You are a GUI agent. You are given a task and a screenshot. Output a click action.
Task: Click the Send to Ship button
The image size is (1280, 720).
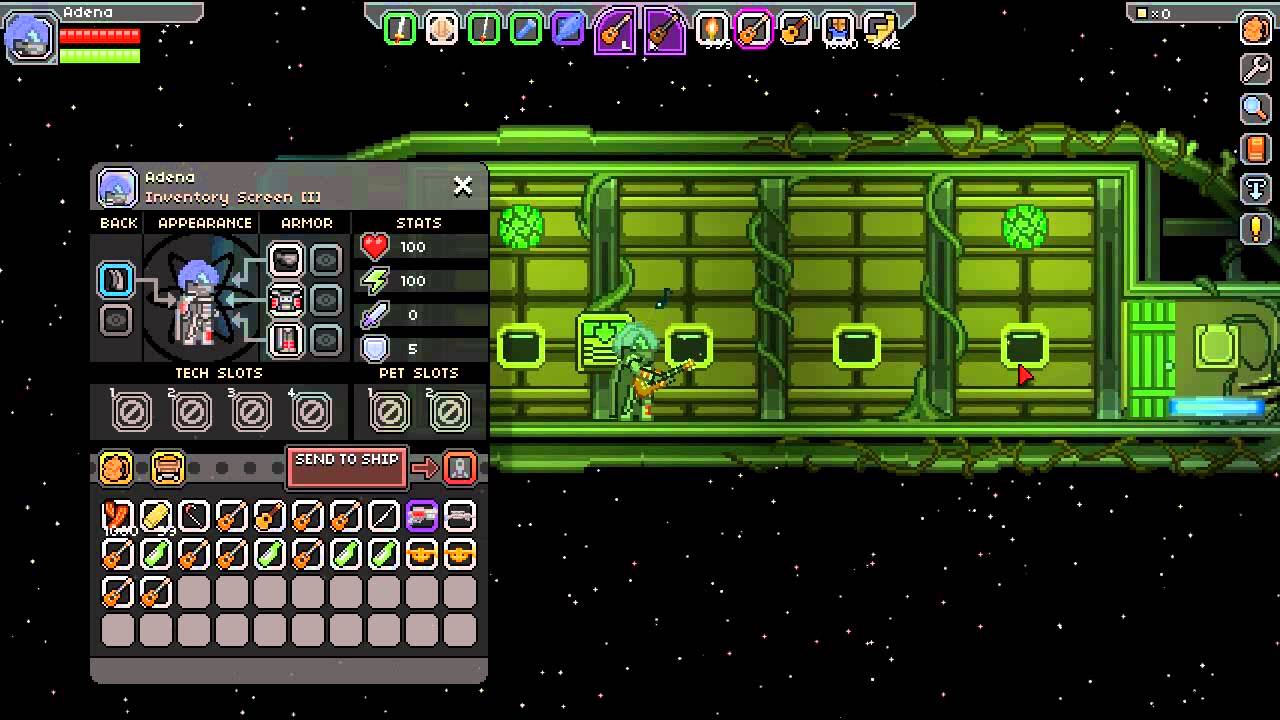pyautogui.click(x=346, y=465)
